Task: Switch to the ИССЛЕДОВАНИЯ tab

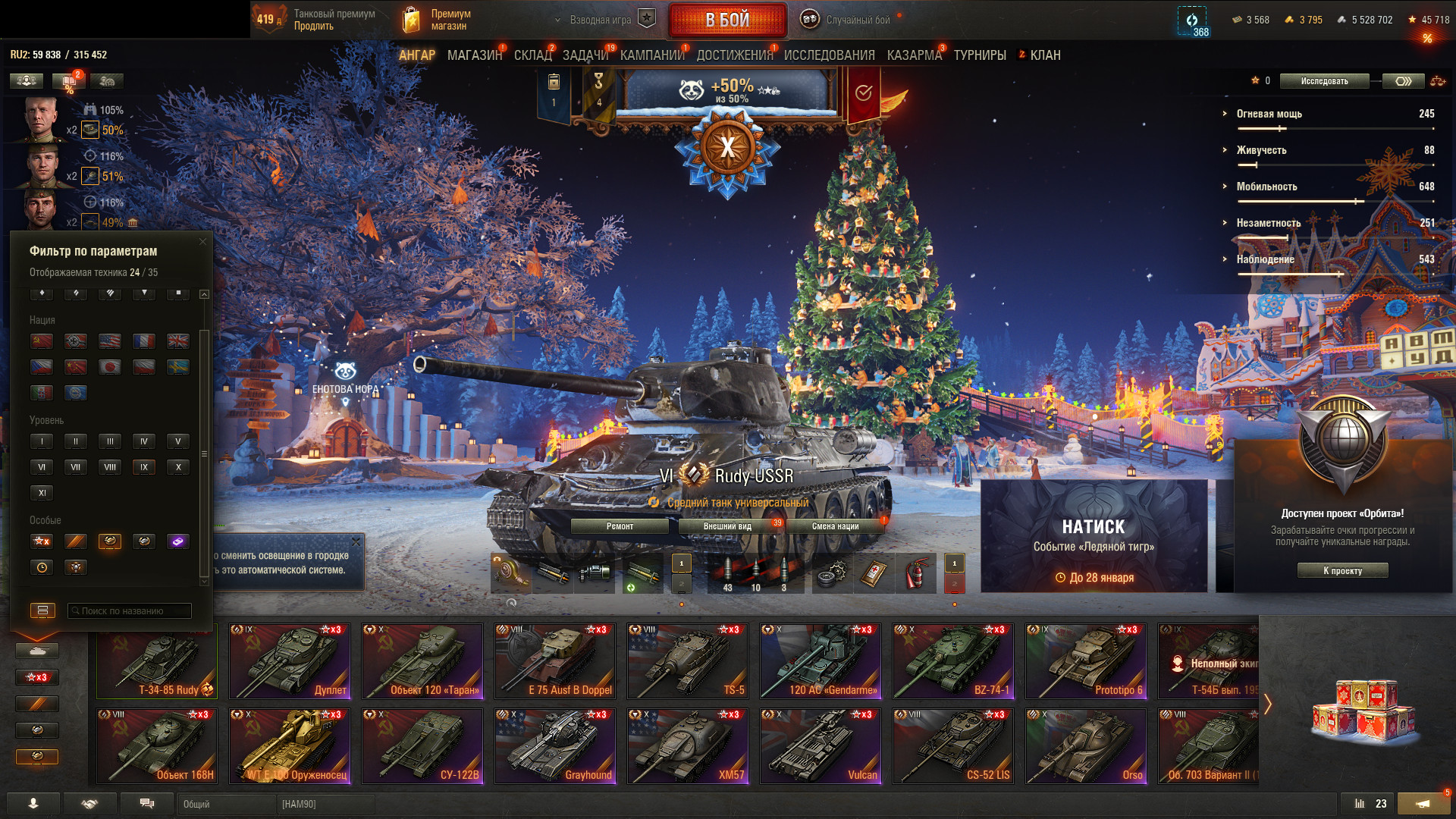Action: point(829,55)
